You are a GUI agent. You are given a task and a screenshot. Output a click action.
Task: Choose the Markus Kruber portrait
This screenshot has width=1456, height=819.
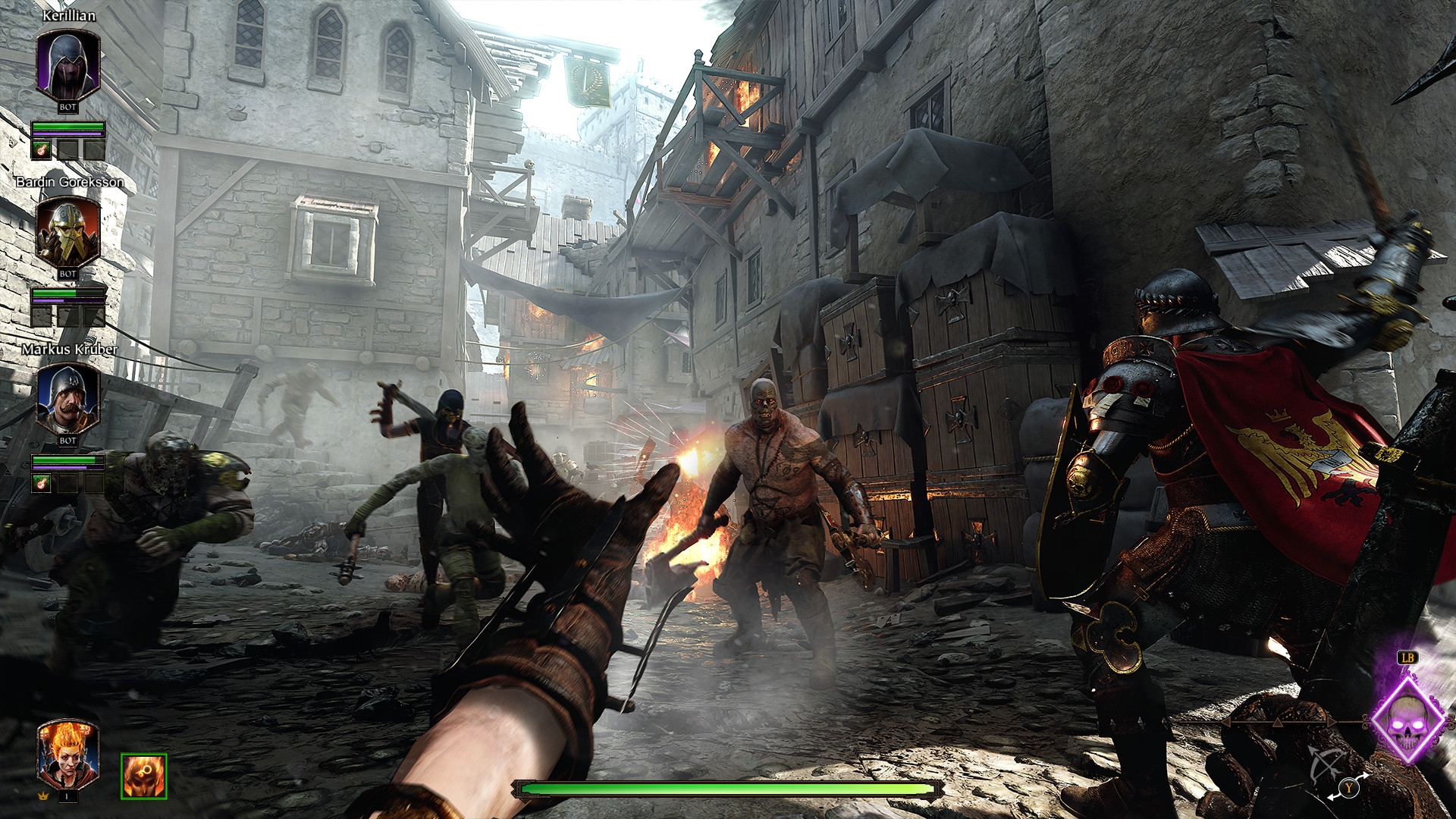(x=67, y=399)
